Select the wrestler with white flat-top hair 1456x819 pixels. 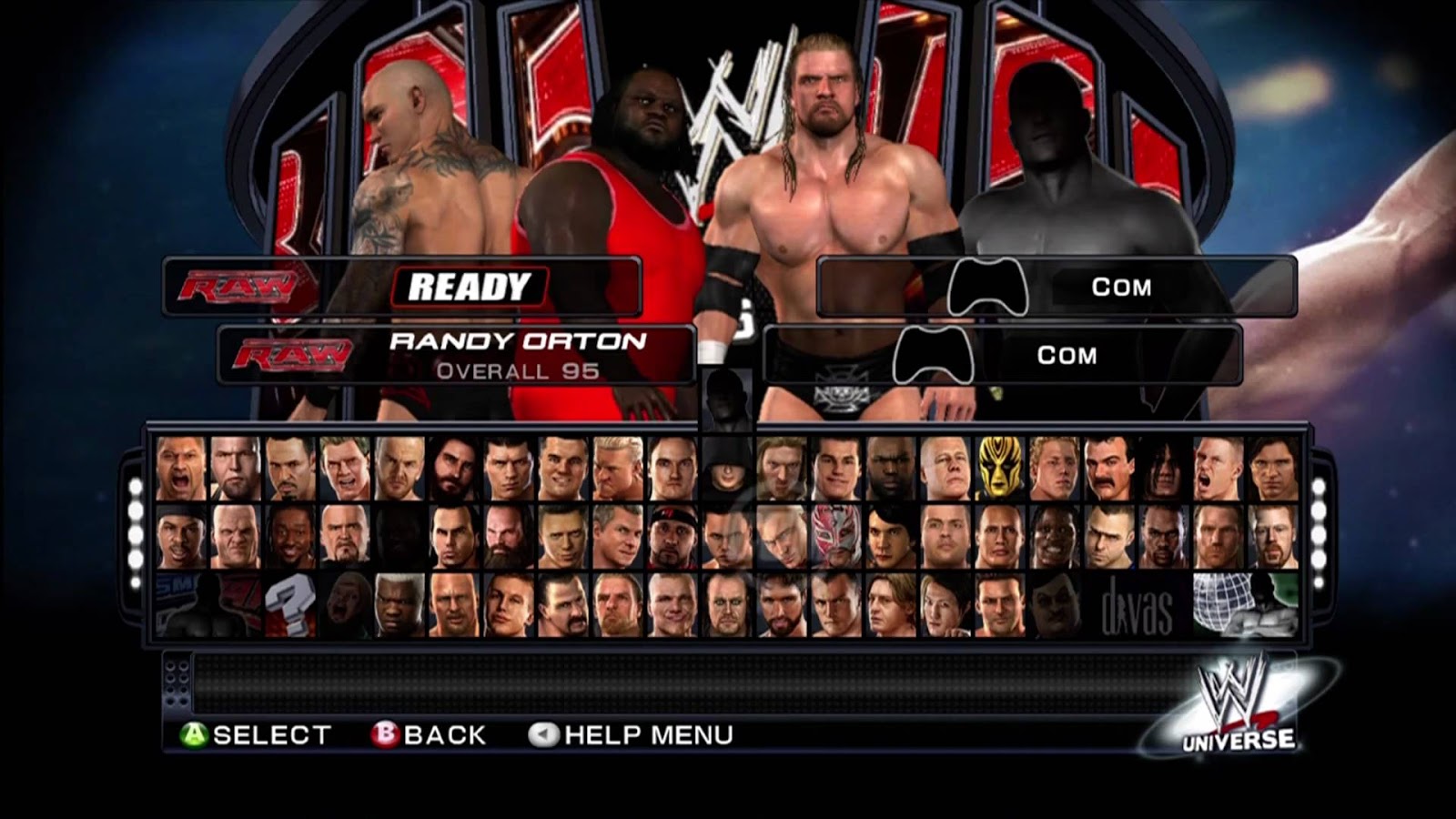click(399, 606)
